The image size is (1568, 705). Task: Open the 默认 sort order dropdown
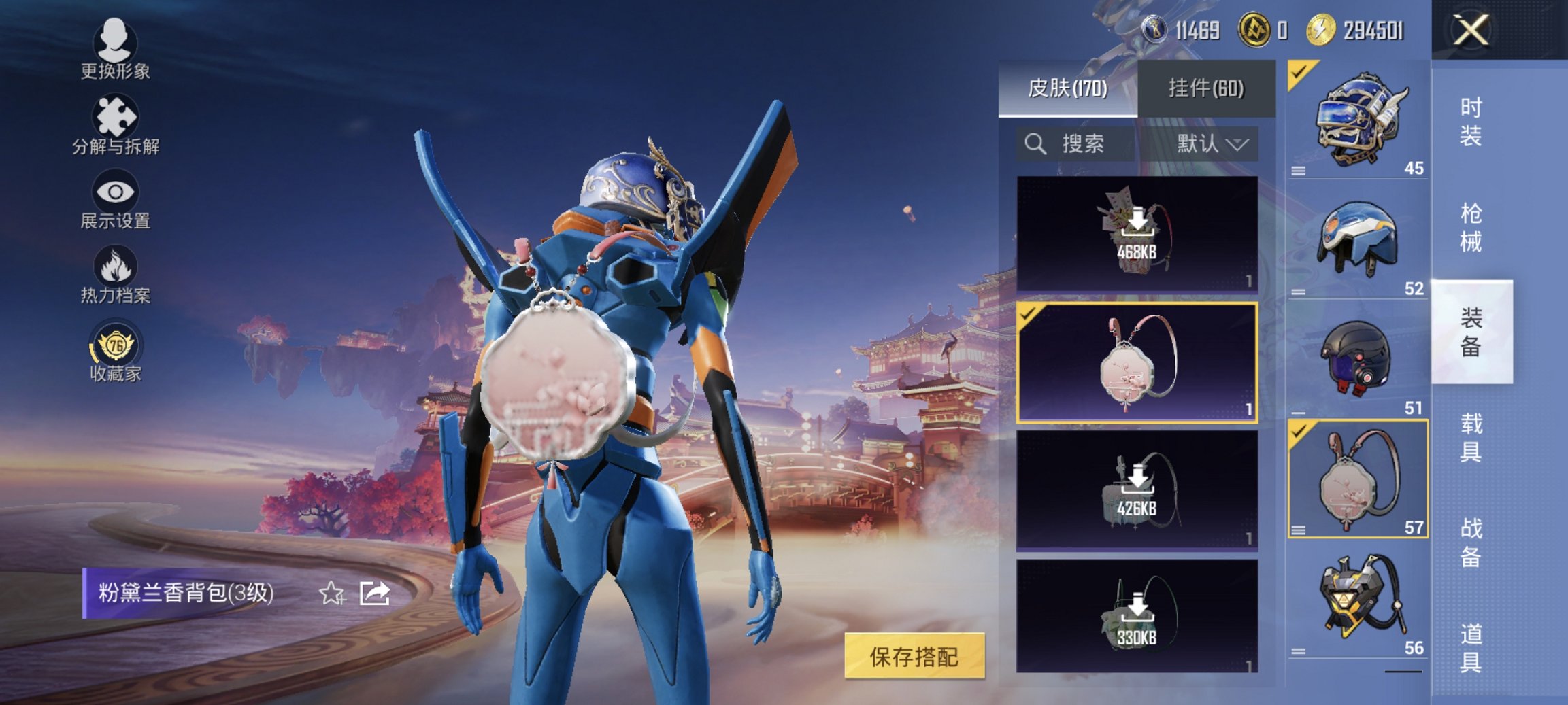[1209, 143]
